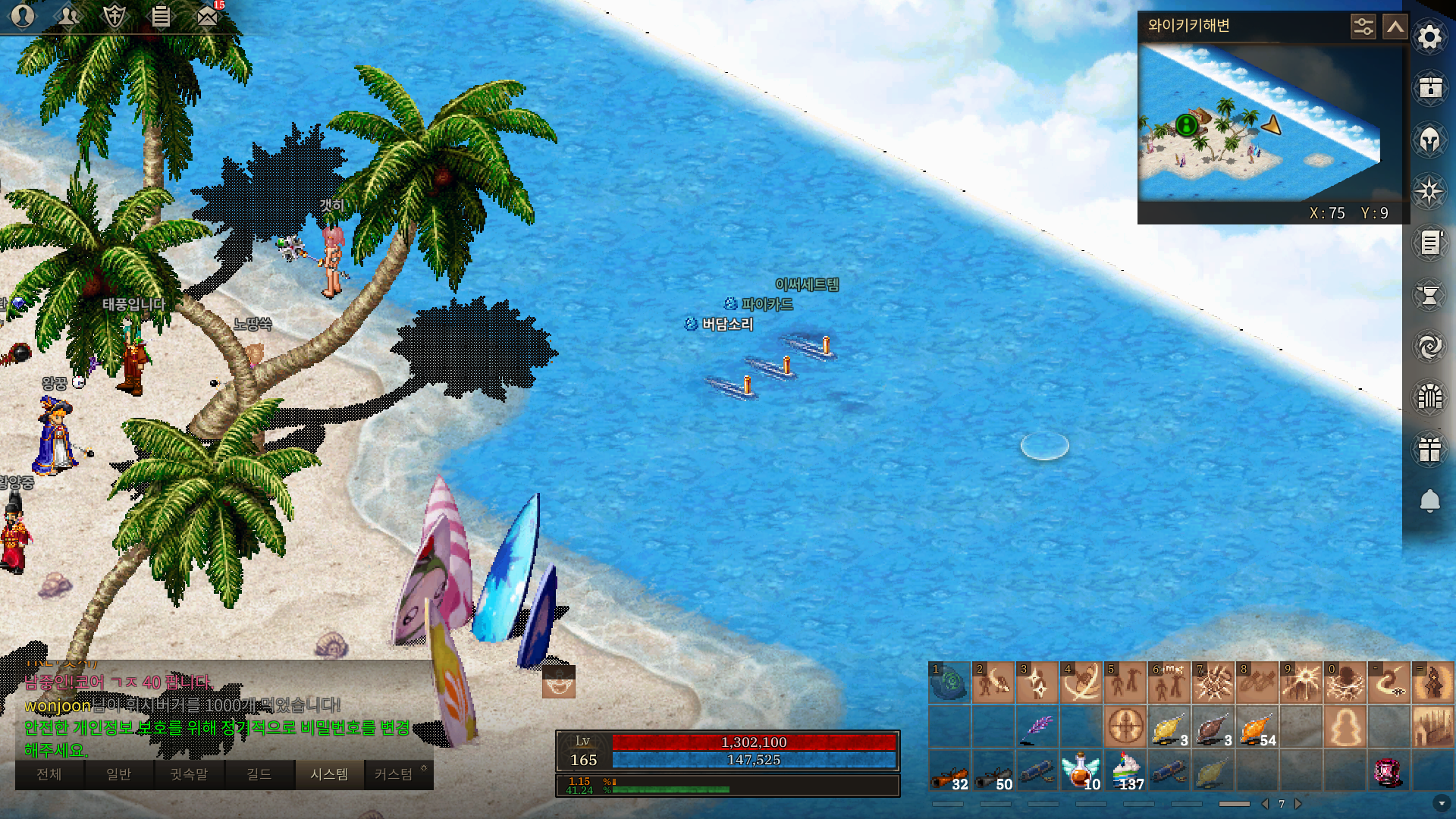1456x819 pixels.
Task: Collapse the minimap with the up arrow
Action: (1395, 27)
